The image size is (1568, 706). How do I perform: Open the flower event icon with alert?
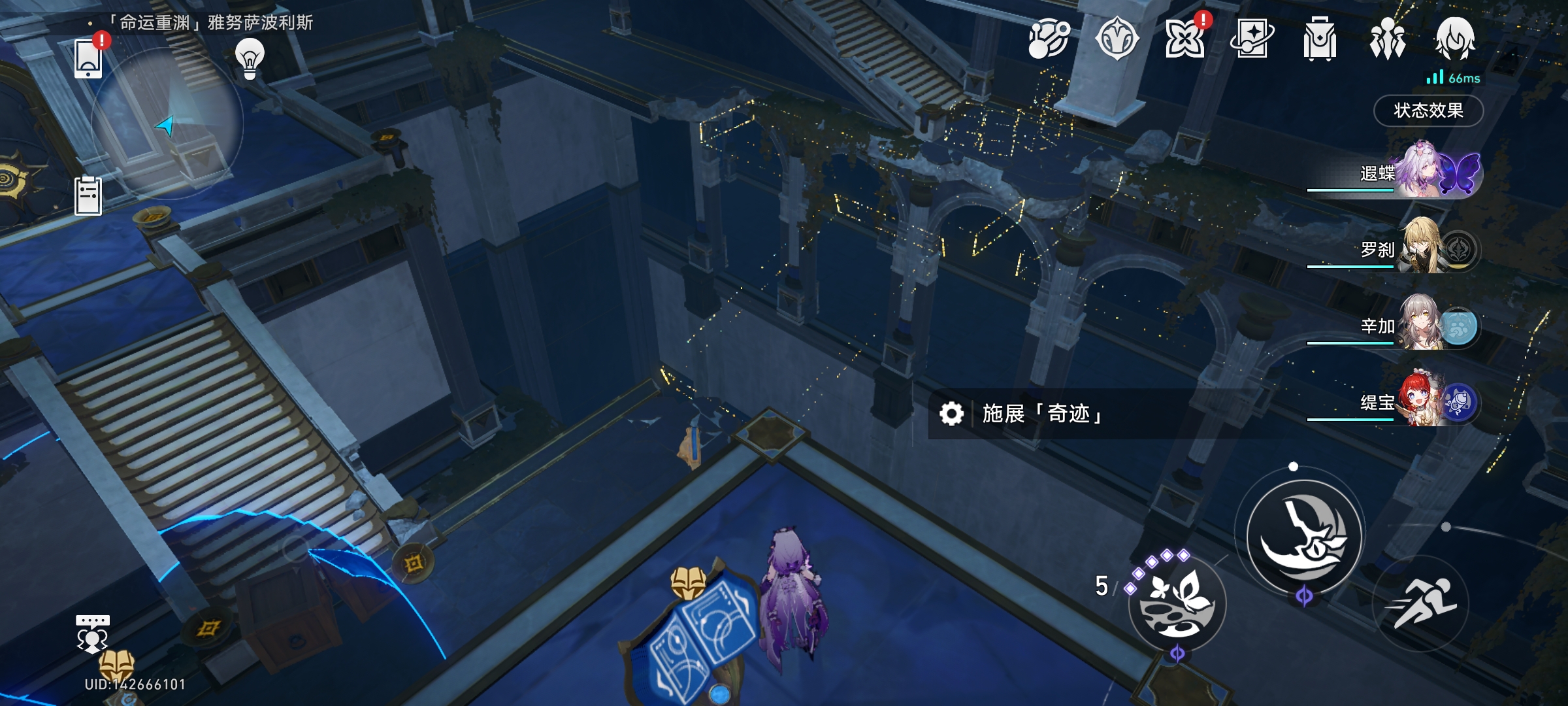tap(1184, 39)
